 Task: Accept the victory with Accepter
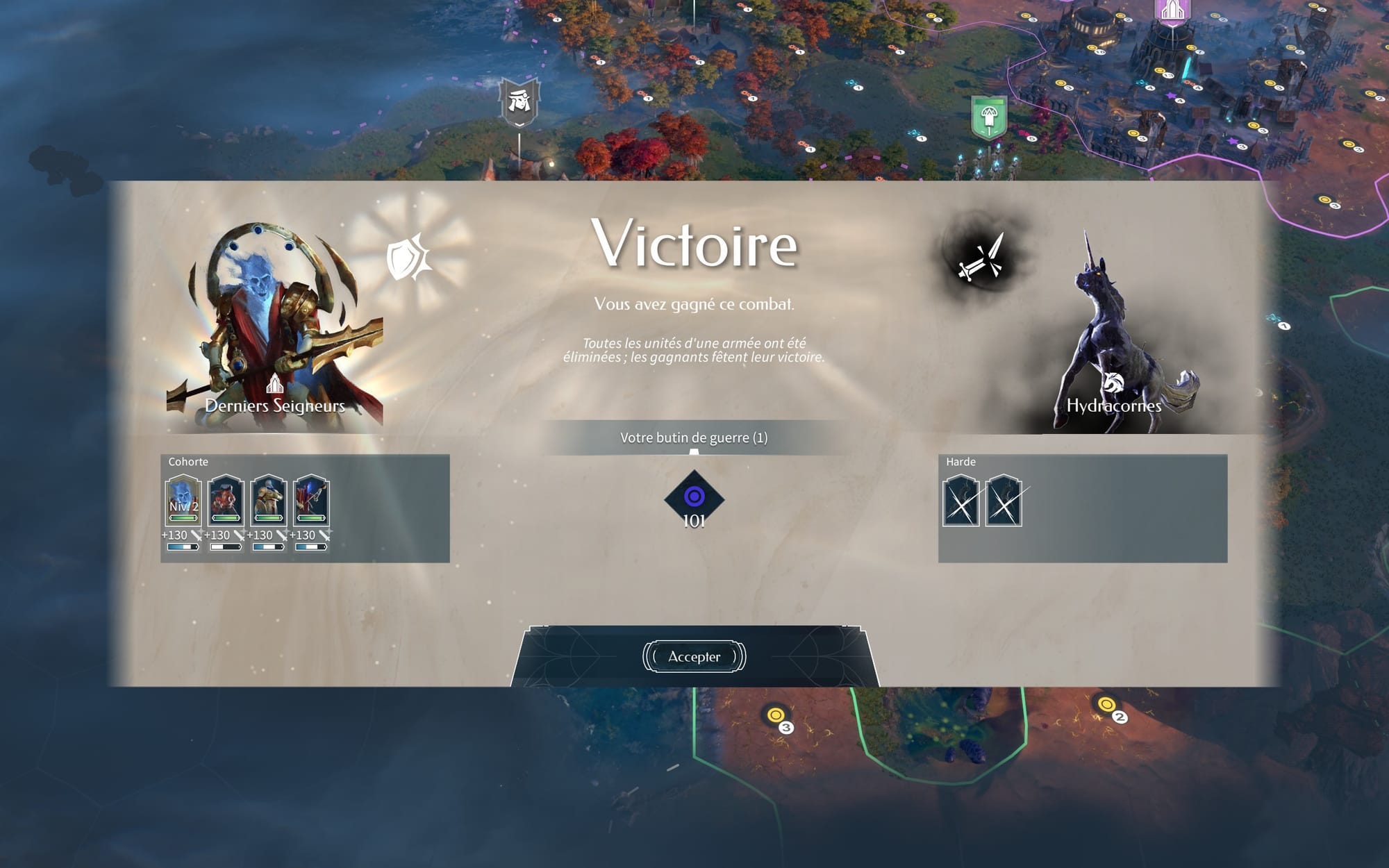tap(694, 657)
